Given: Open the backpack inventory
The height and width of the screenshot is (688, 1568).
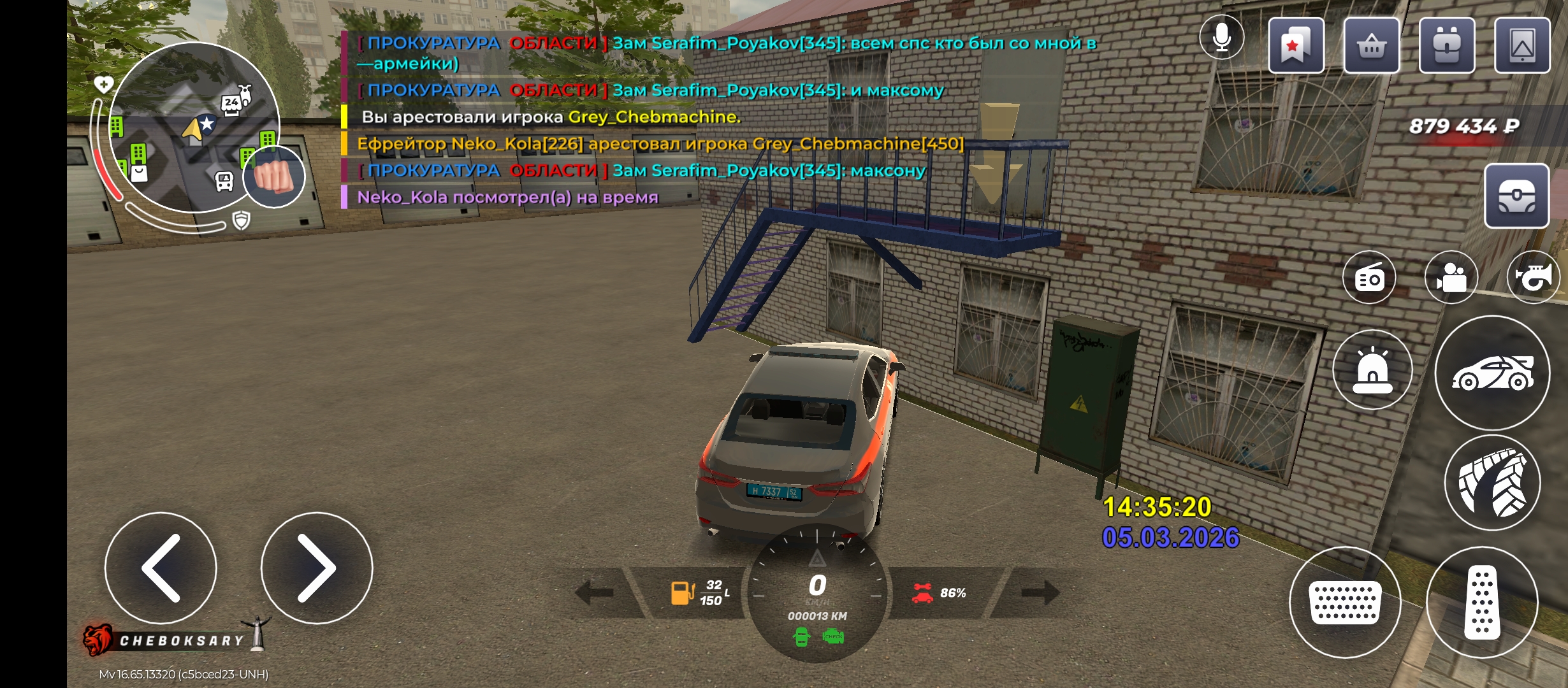Looking at the screenshot, I should pos(1447,45).
